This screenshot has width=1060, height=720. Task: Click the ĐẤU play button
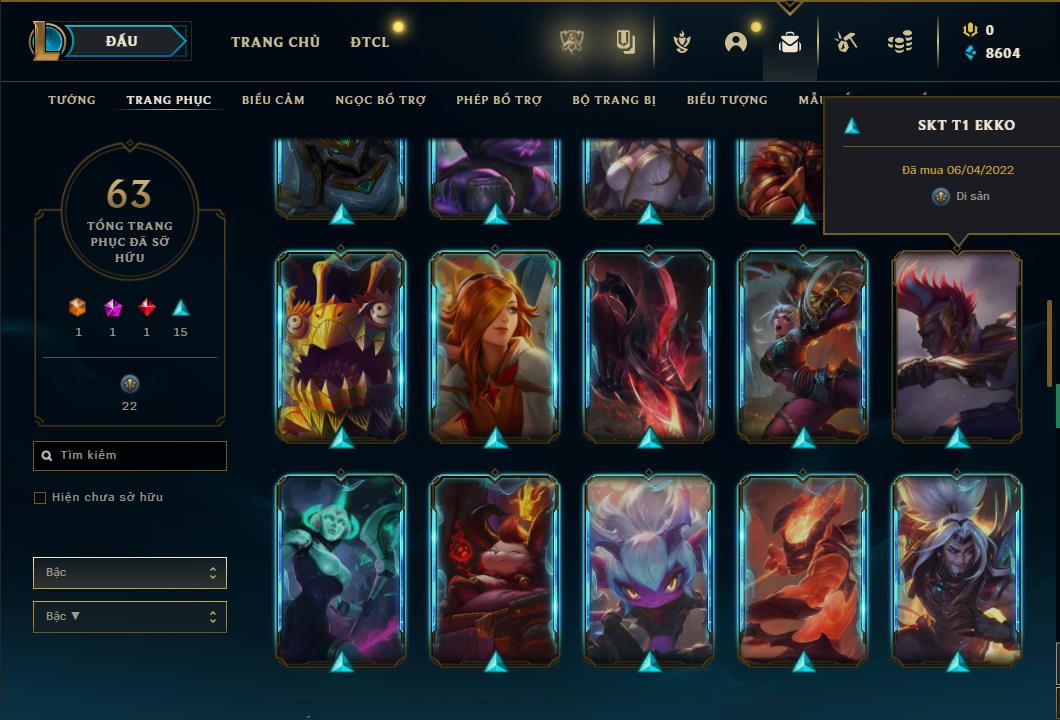(121, 41)
